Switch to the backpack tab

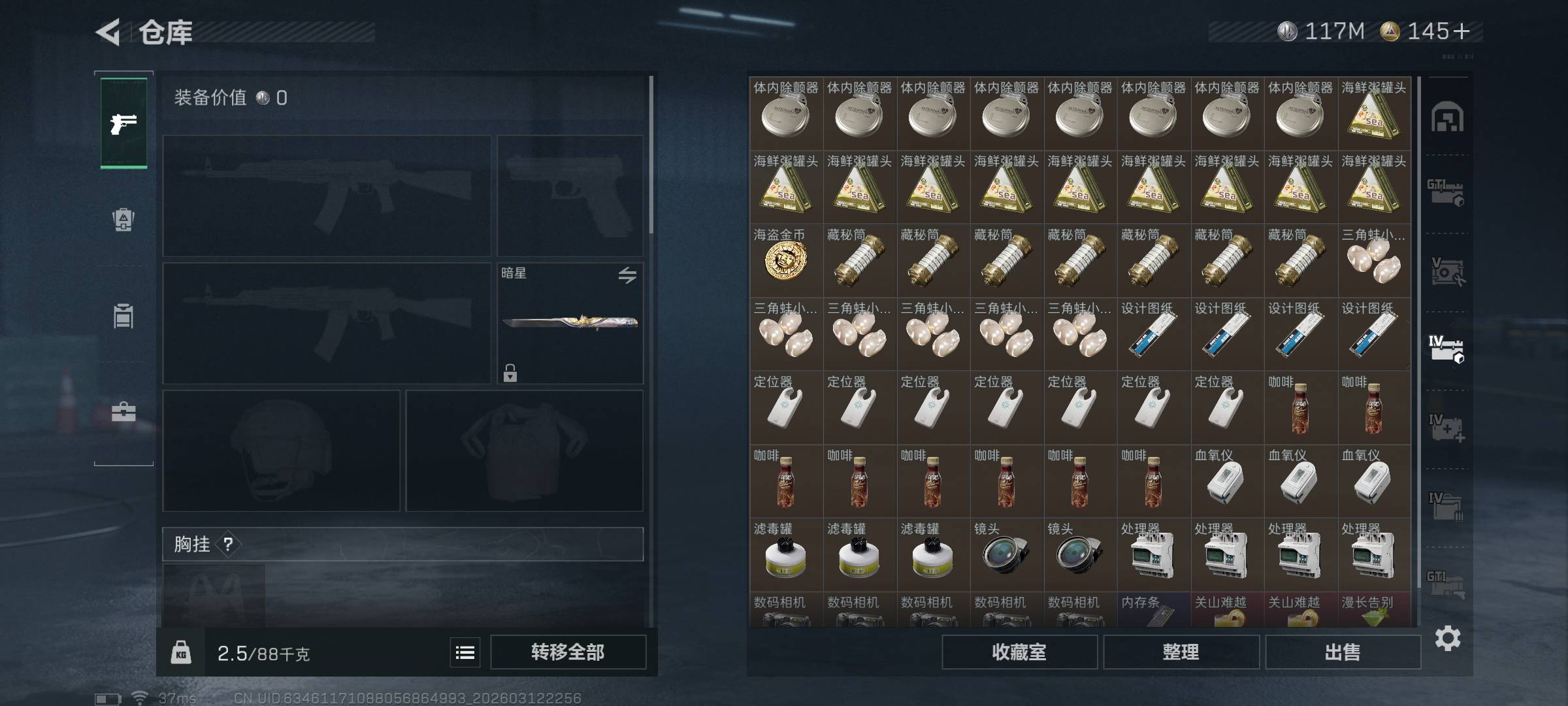click(x=123, y=219)
